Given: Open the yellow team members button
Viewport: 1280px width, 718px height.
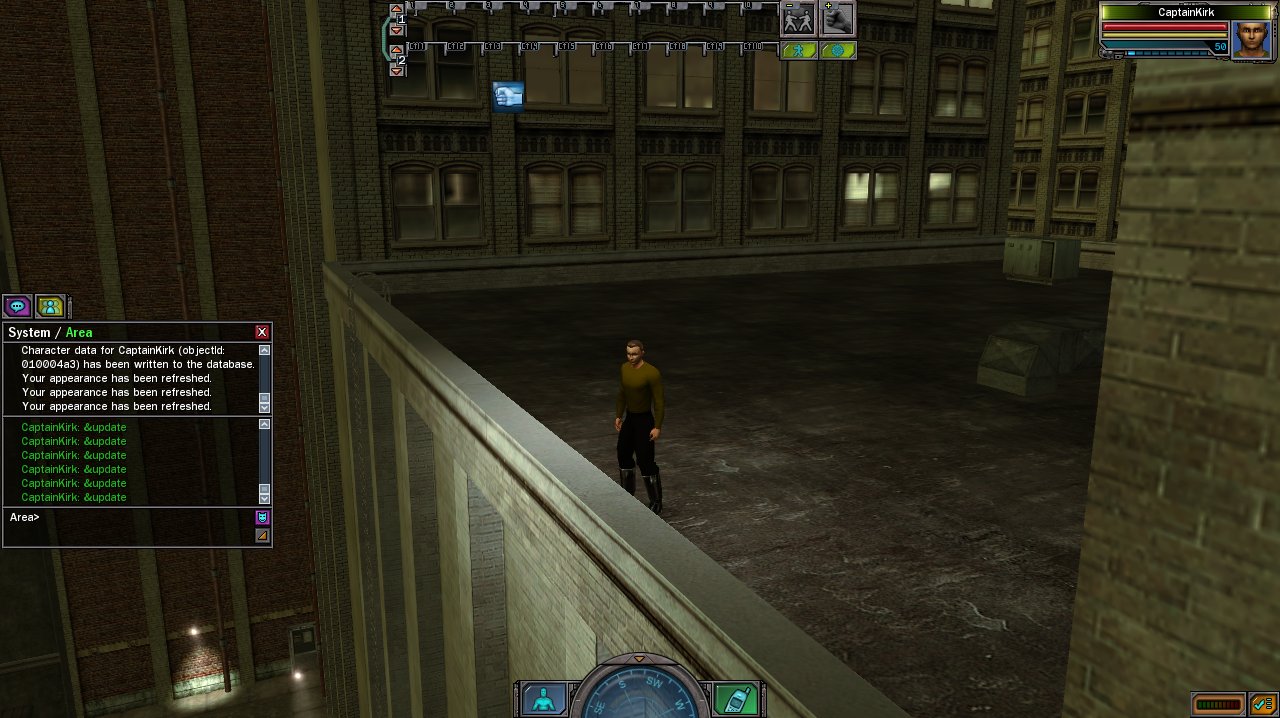Looking at the screenshot, I should tap(49, 306).
